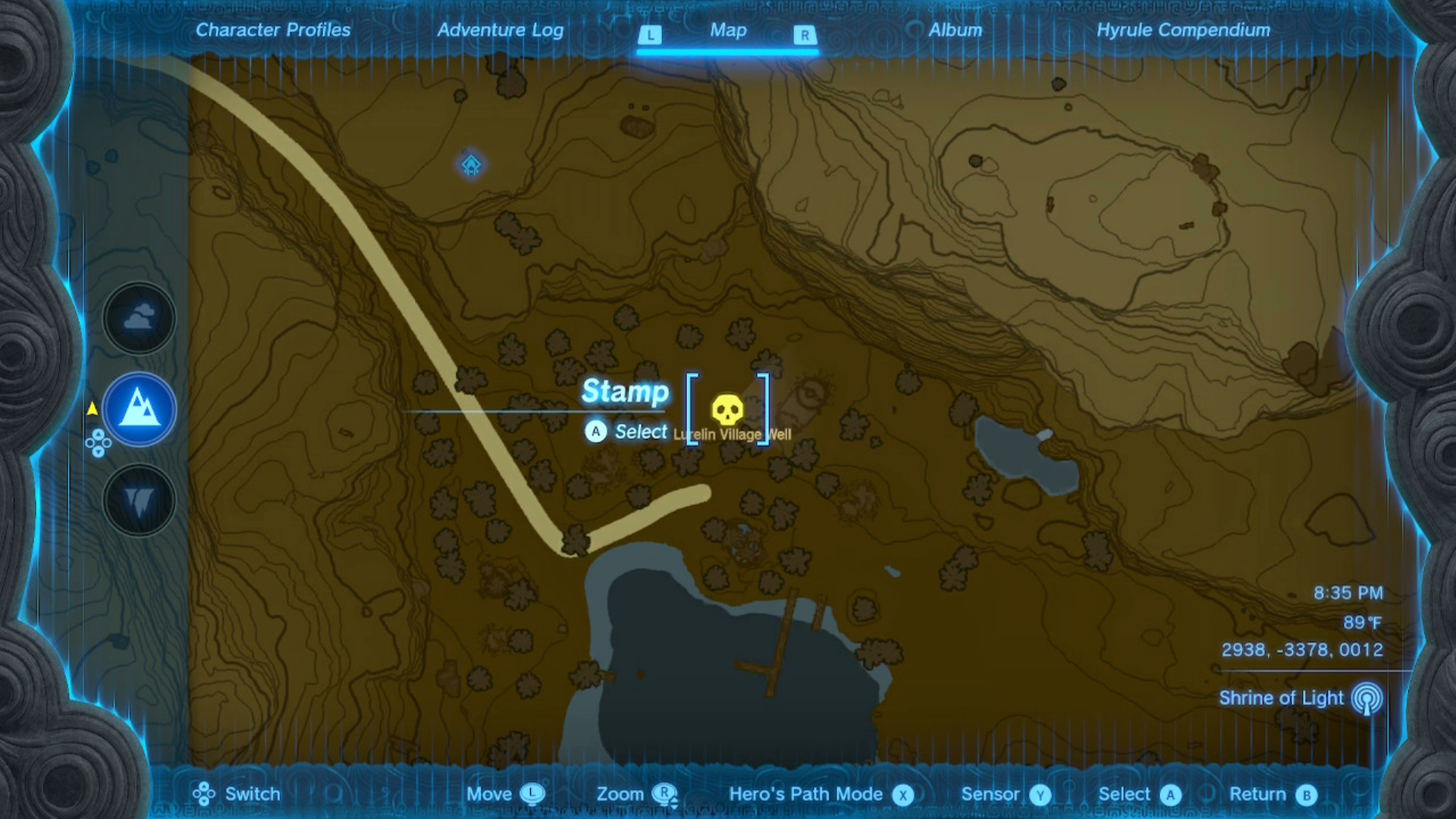Select the skull stamp icon on the map

(726, 409)
